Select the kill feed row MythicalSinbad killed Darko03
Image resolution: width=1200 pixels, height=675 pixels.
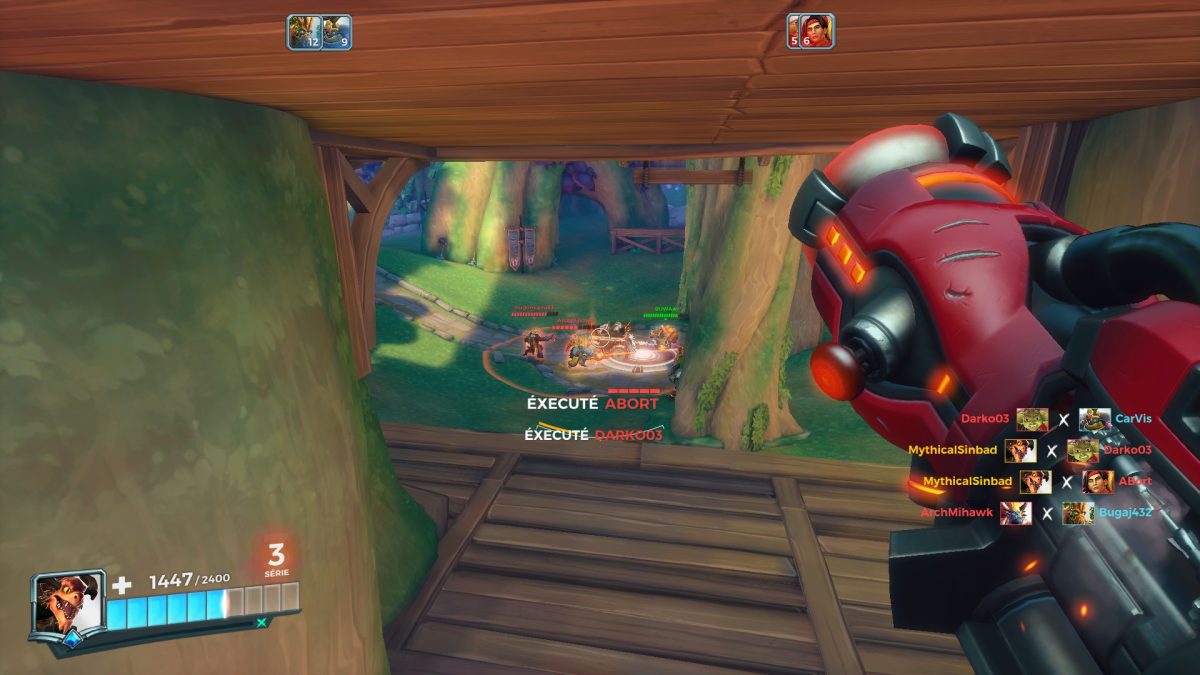(1030, 450)
